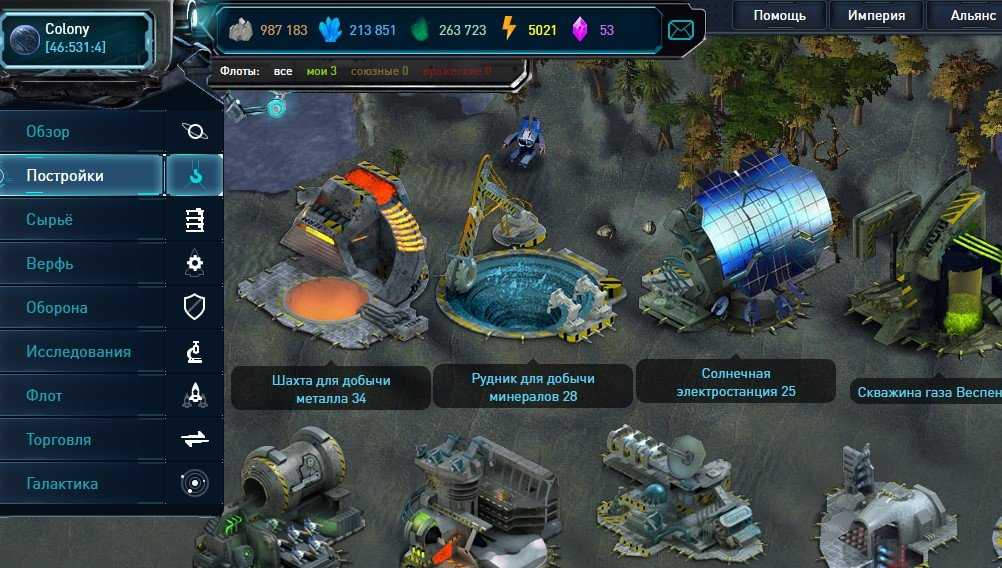Open the Галактика galaxy view

80,484
